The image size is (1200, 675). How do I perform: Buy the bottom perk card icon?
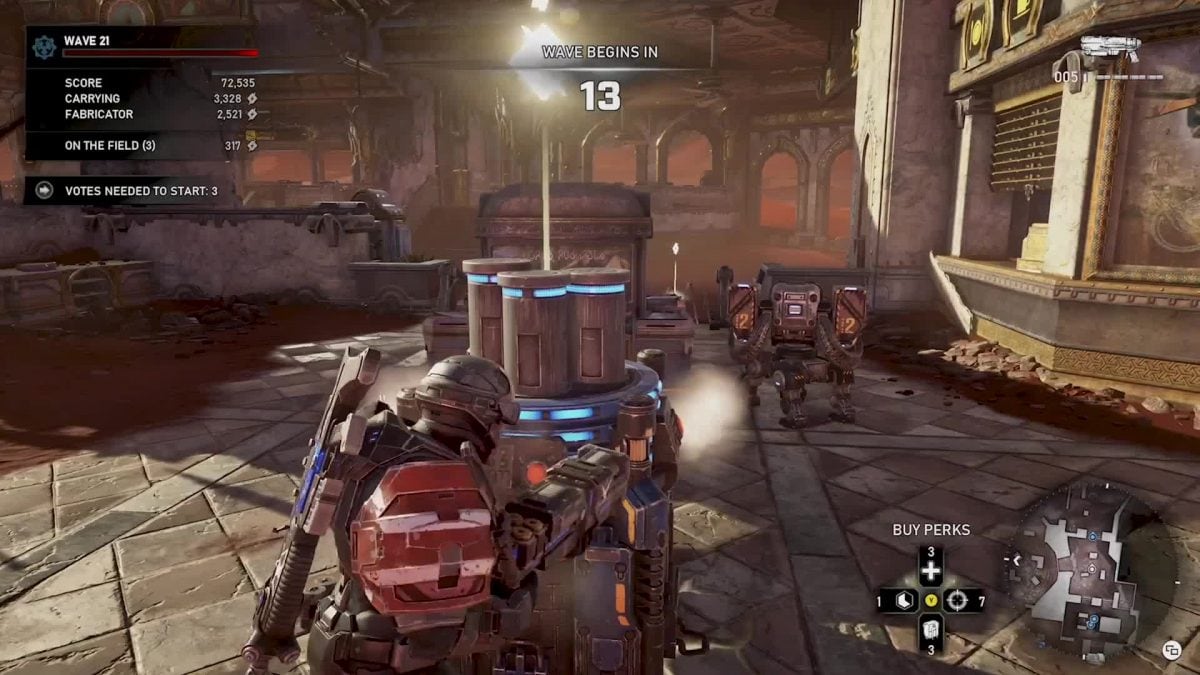[x=930, y=630]
